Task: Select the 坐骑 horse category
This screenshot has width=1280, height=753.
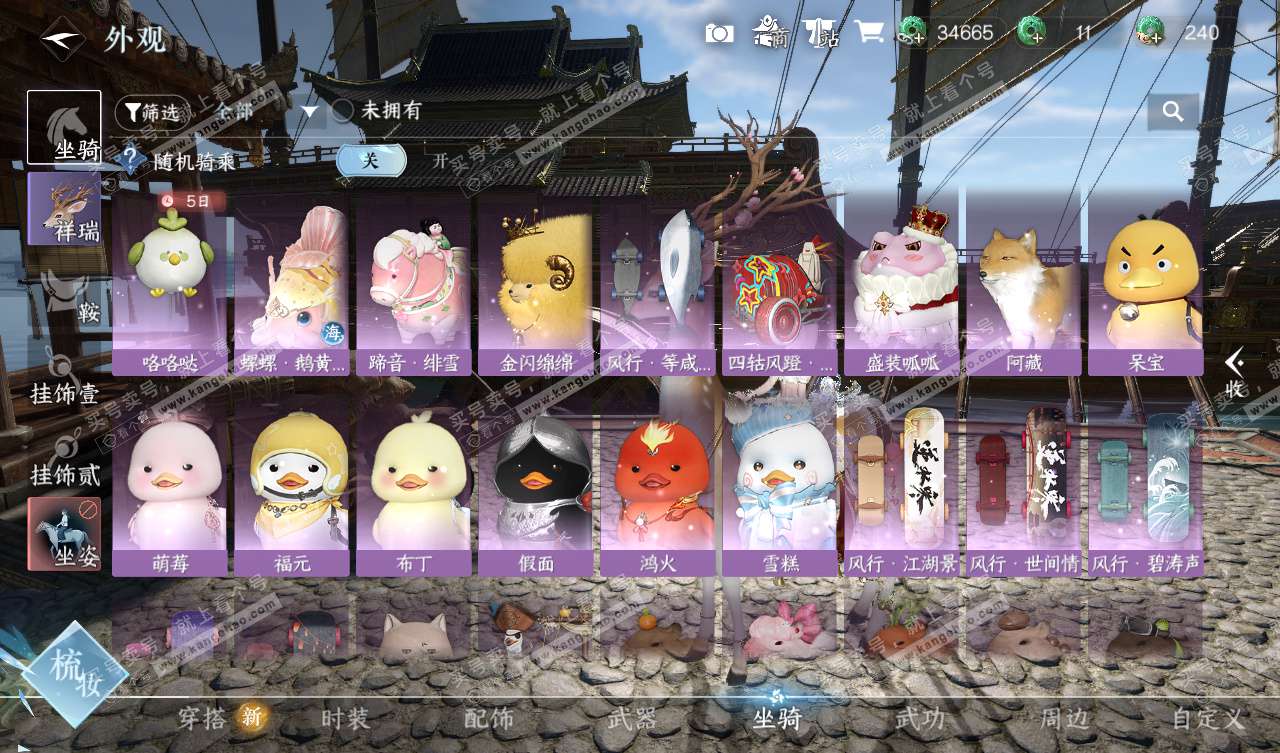Action: pos(65,127)
